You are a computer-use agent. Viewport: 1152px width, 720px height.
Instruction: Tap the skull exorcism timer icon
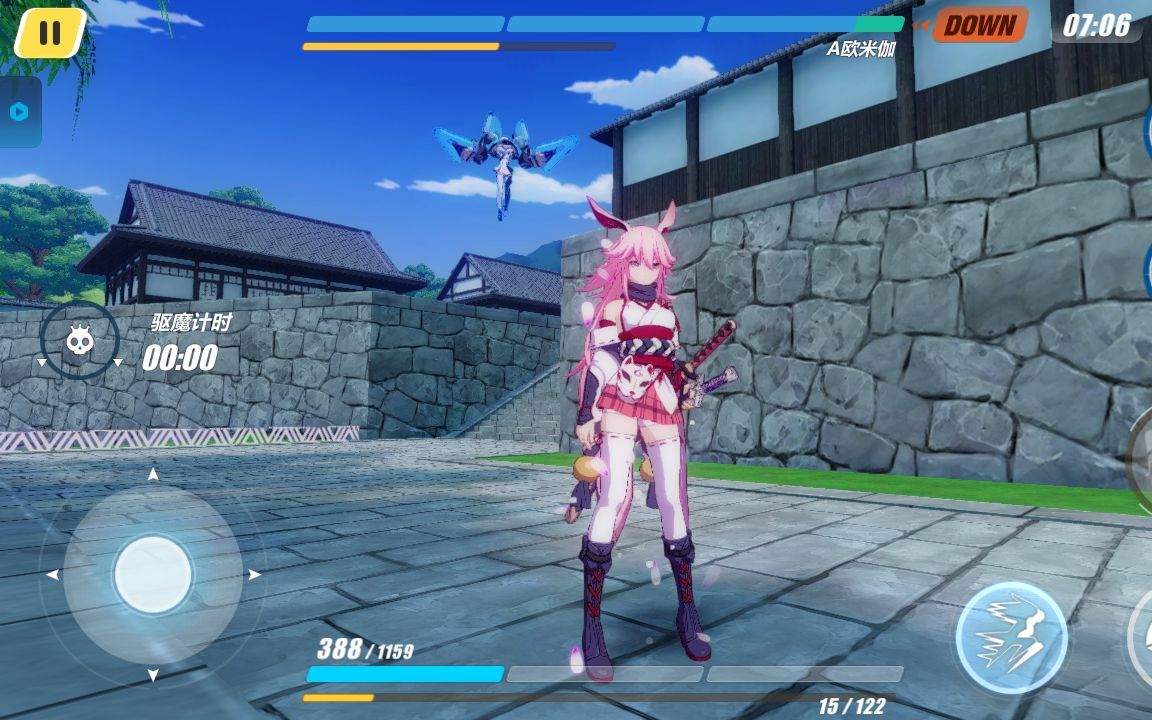click(79, 341)
